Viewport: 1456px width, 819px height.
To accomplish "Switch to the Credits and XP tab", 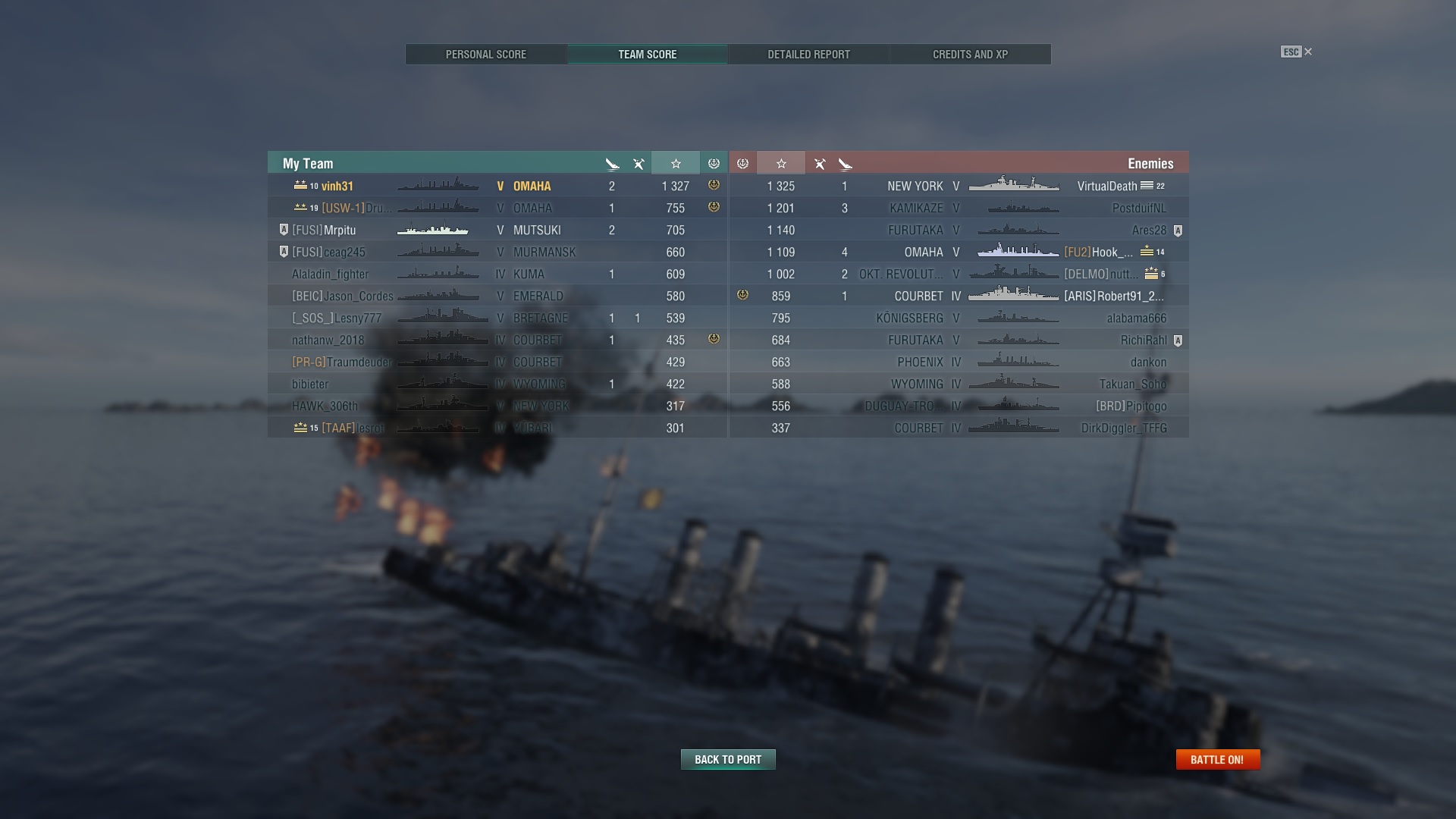I will [x=970, y=54].
